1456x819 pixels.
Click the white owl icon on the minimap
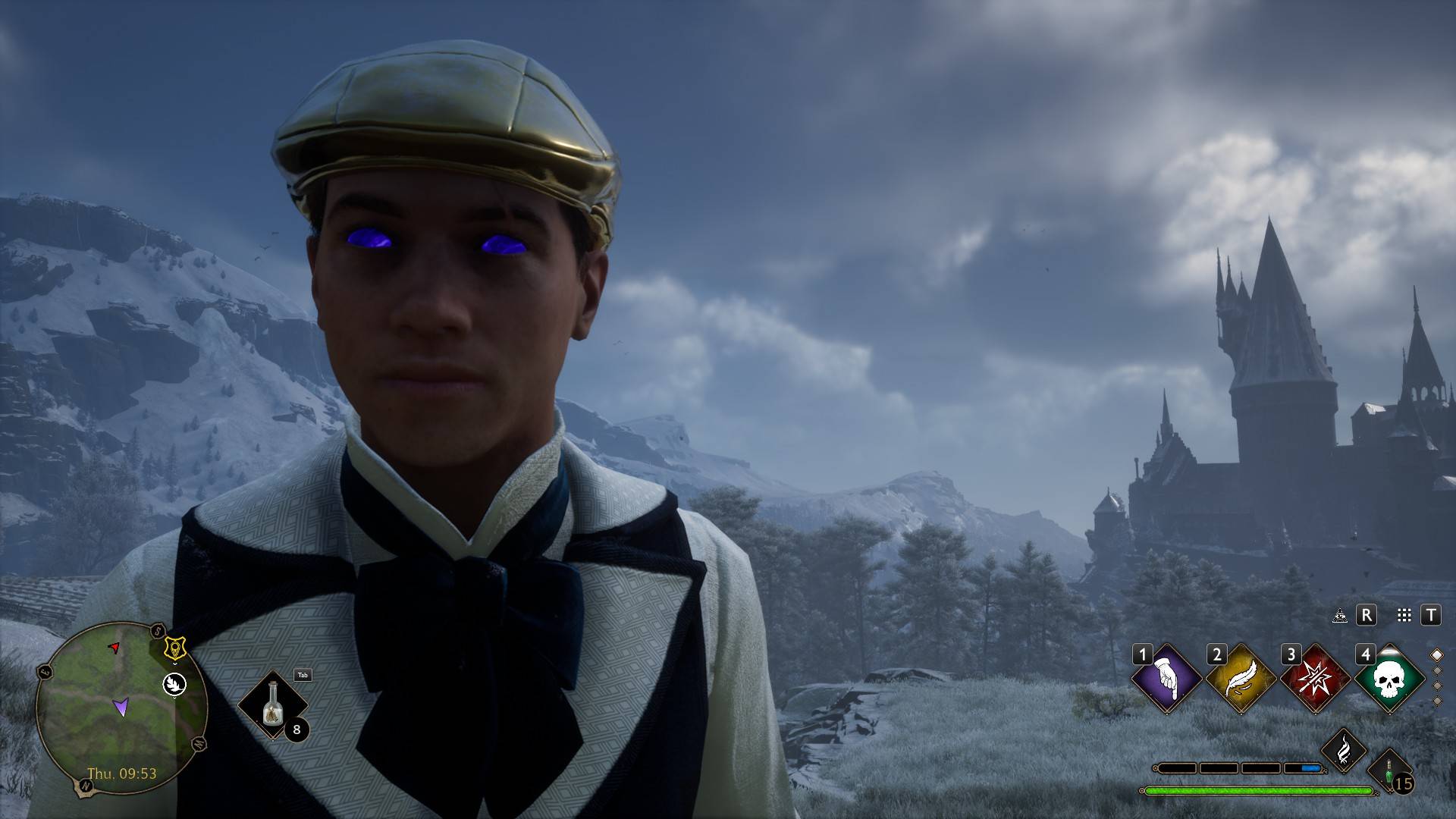pyautogui.click(x=174, y=684)
